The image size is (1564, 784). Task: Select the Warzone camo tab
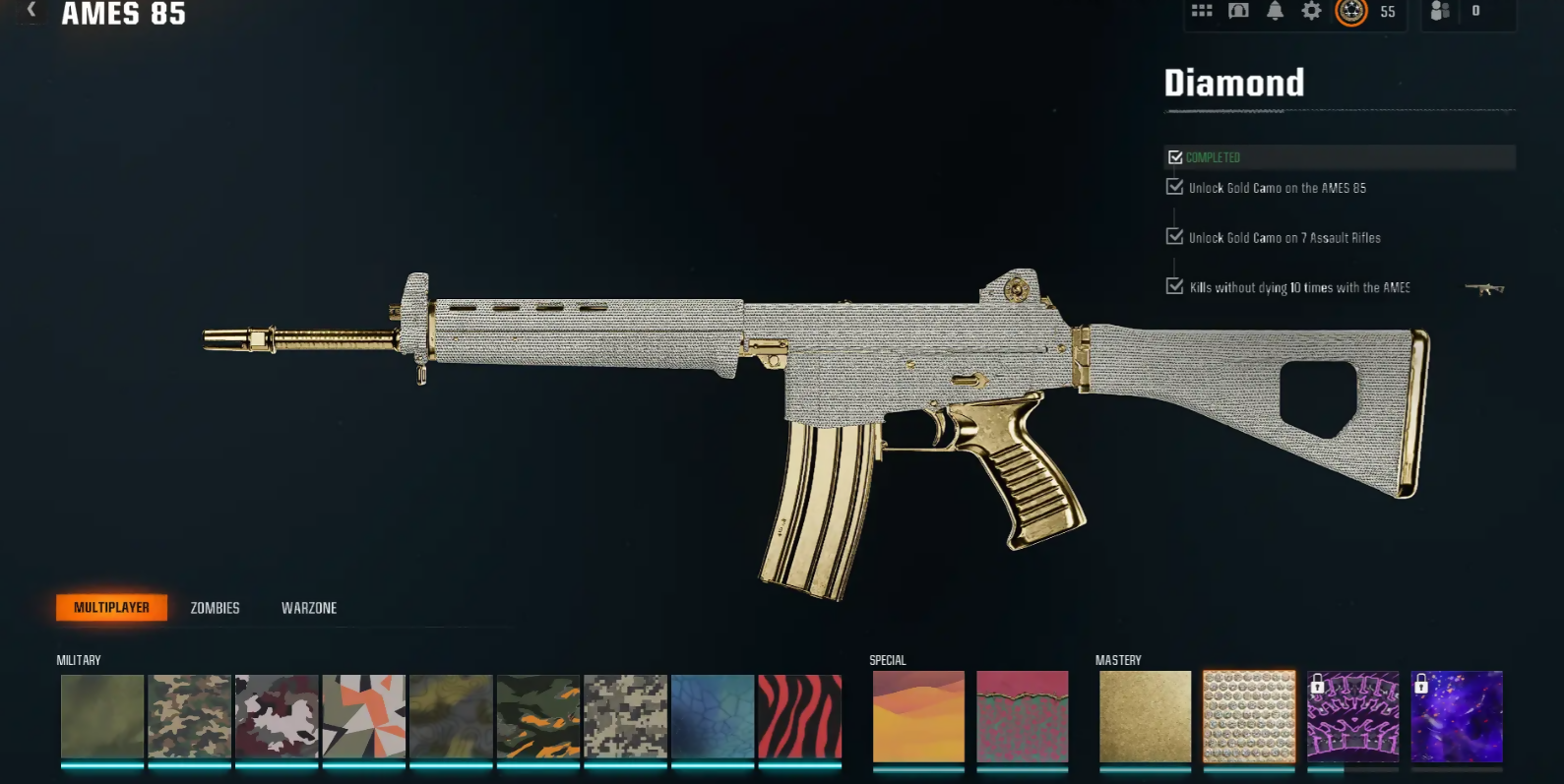[309, 608]
